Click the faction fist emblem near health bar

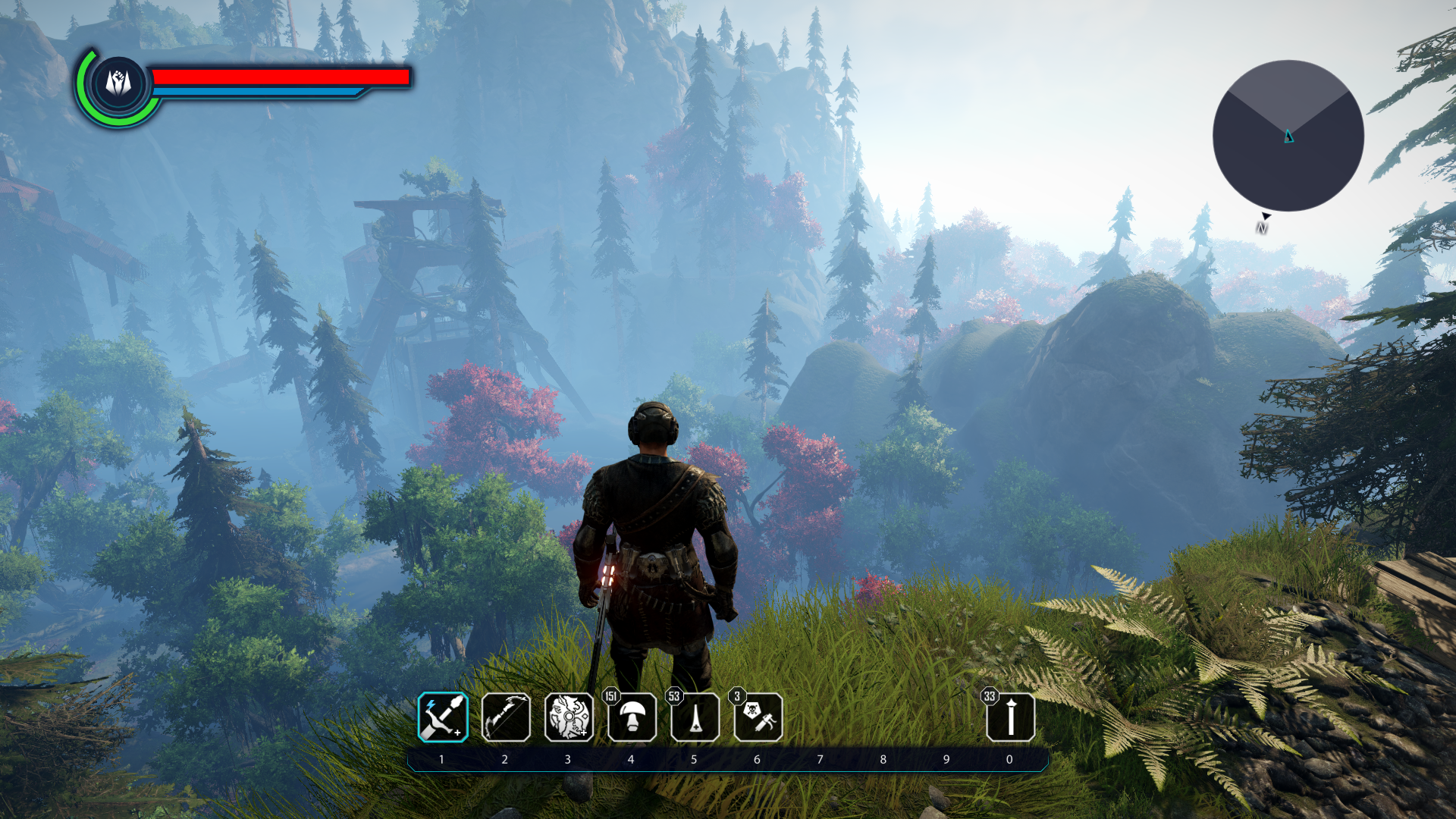pyautogui.click(x=118, y=82)
